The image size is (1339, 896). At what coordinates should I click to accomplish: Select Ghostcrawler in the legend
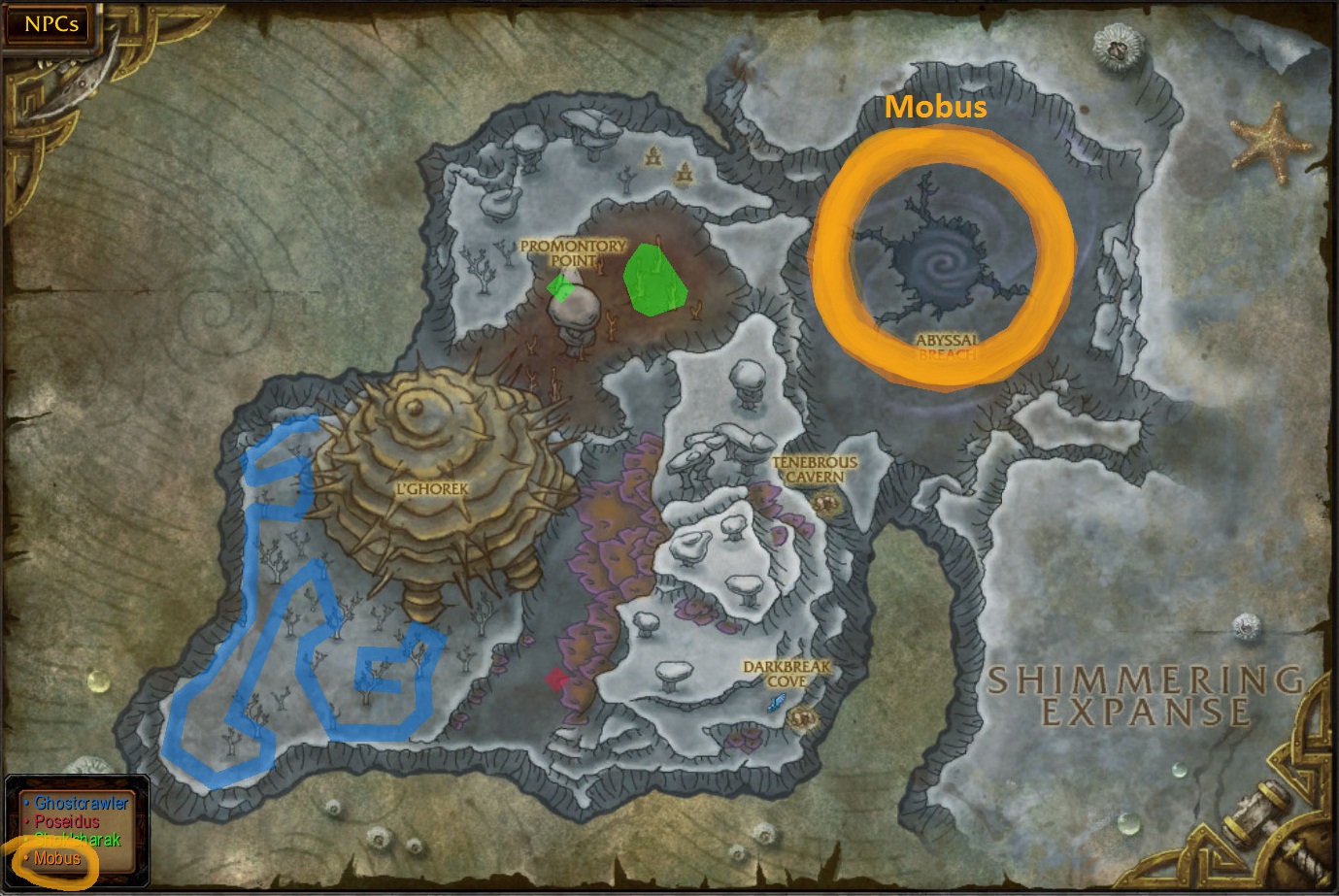point(80,804)
